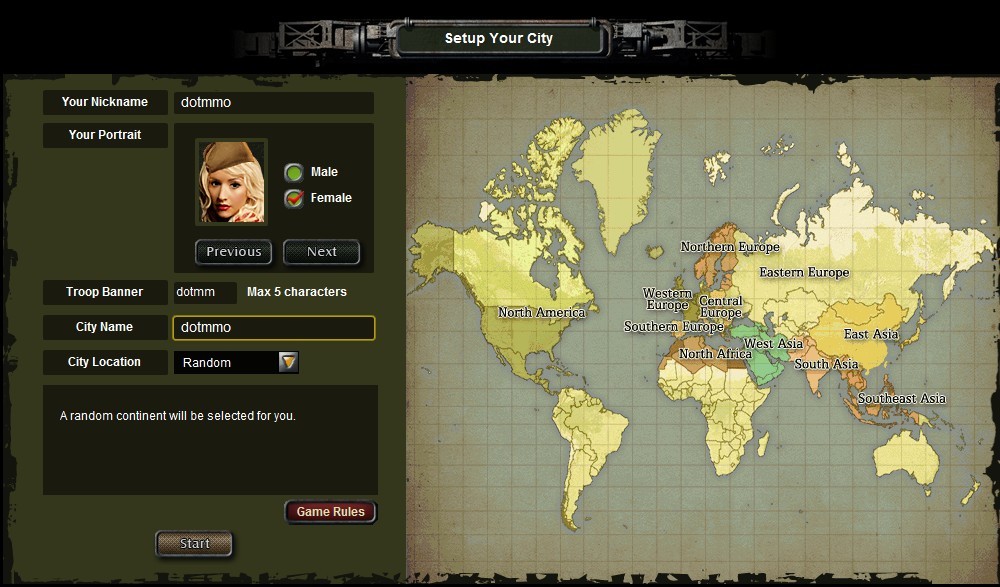This screenshot has width=1000, height=587.
Task: Choose the Female portrait option
Action: 294,198
